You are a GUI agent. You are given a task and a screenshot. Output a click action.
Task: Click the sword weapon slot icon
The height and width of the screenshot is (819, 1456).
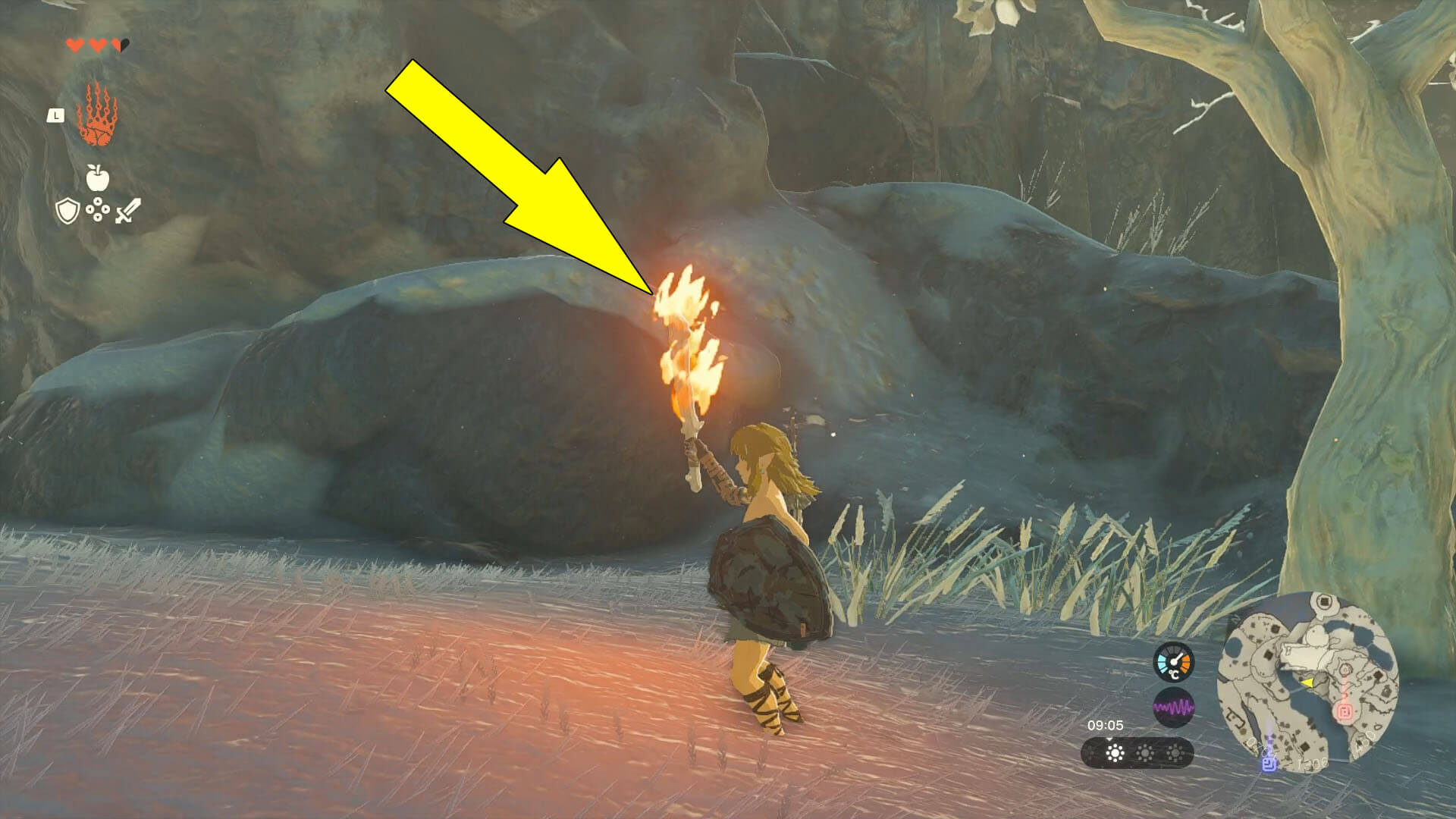pos(127,211)
